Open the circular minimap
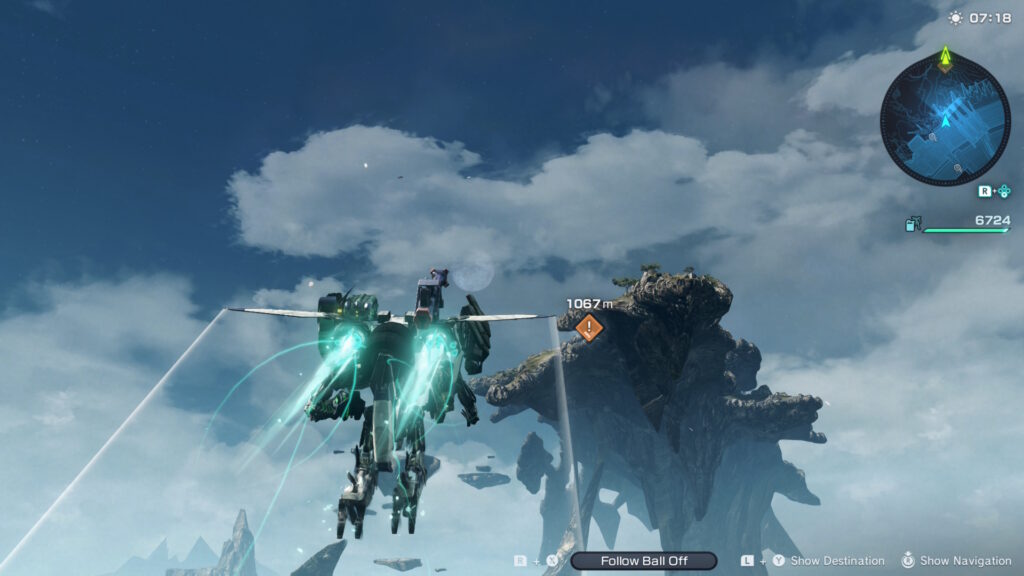Screen dimensions: 1024x576 (945, 120)
